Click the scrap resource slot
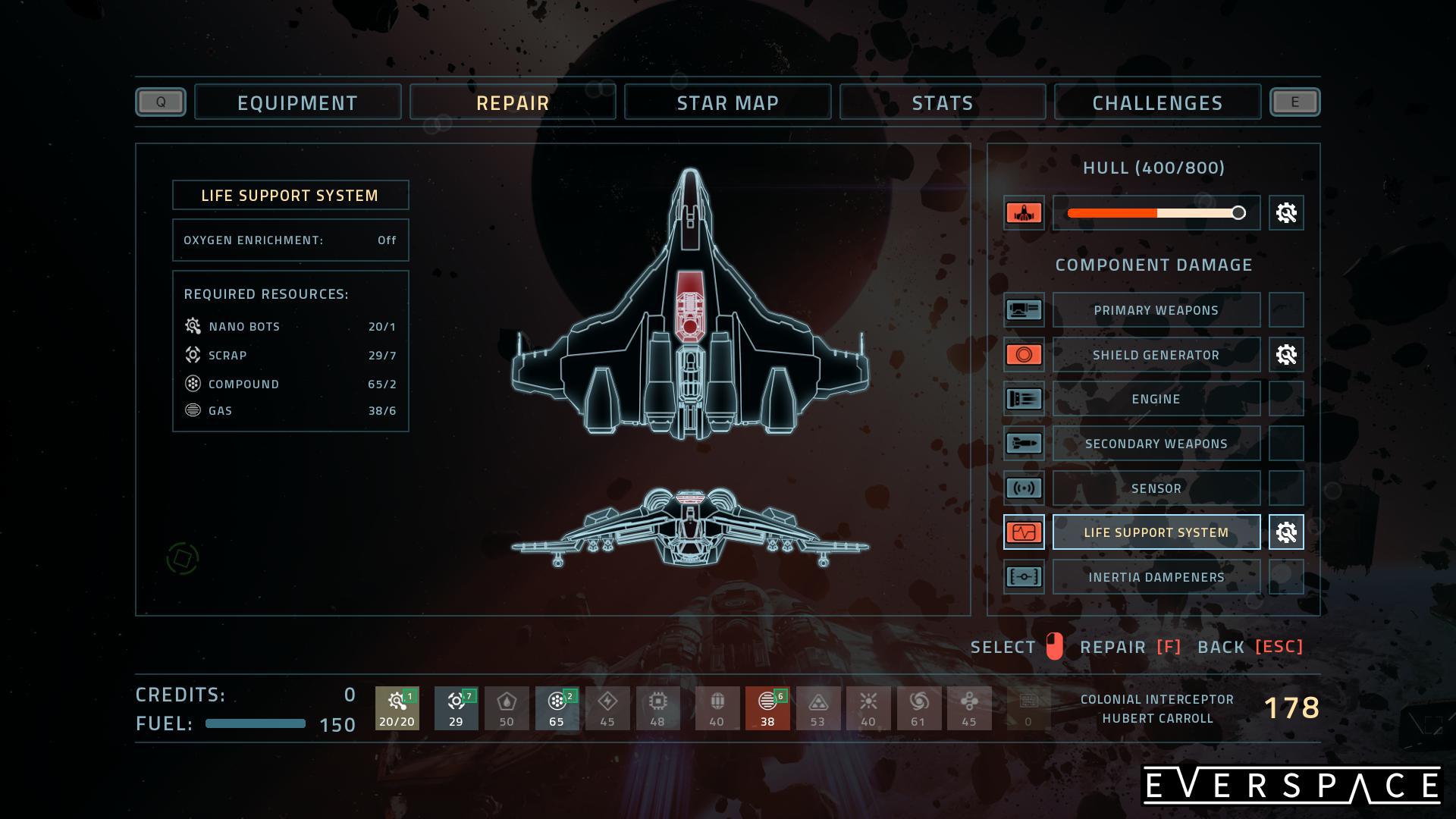Viewport: 1456px width, 819px height. pyautogui.click(x=456, y=708)
